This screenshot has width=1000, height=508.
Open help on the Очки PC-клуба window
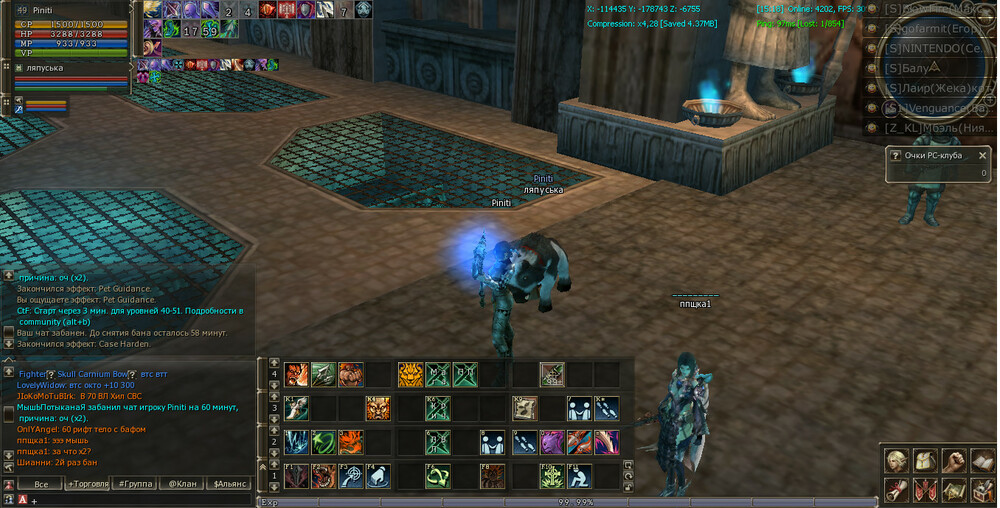tap(894, 156)
